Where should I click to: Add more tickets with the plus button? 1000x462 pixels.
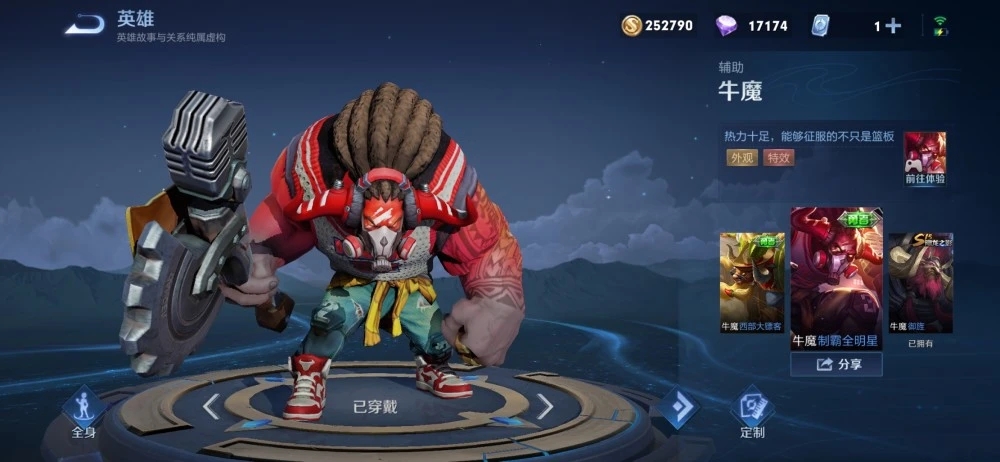pyautogui.click(x=892, y=26)
